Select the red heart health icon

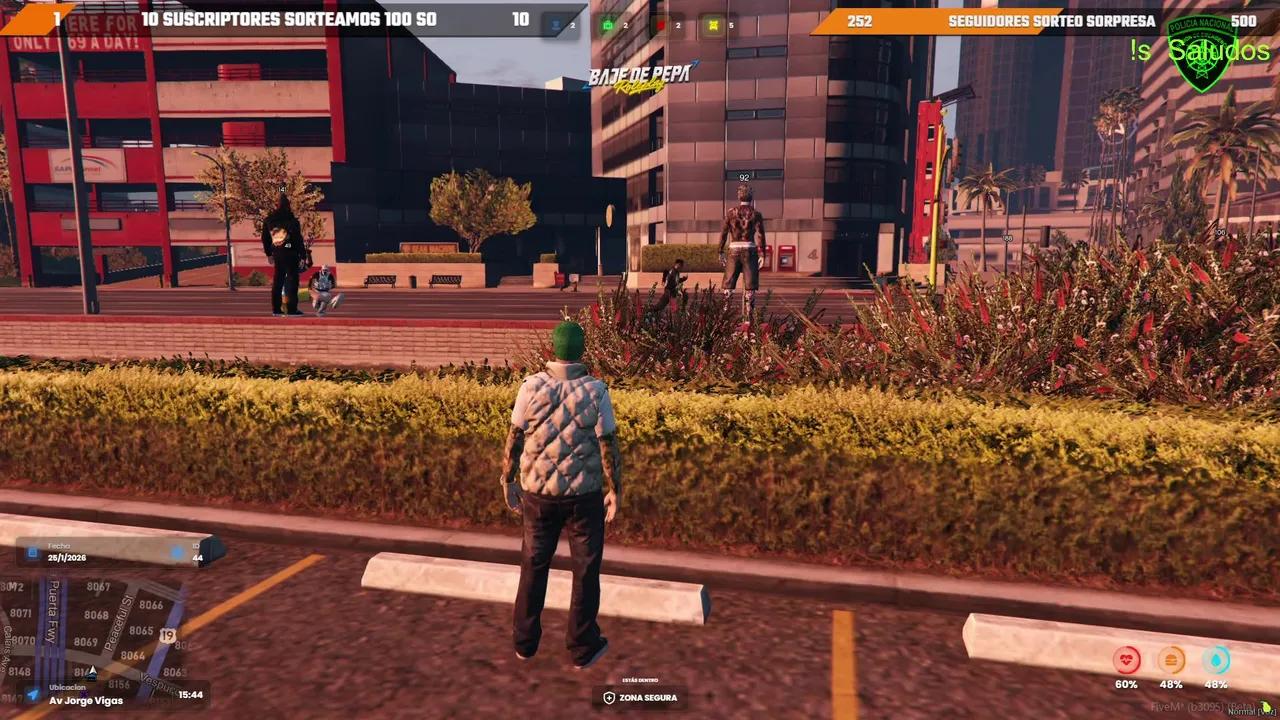pyautogui.click(x=1127, y=660)
